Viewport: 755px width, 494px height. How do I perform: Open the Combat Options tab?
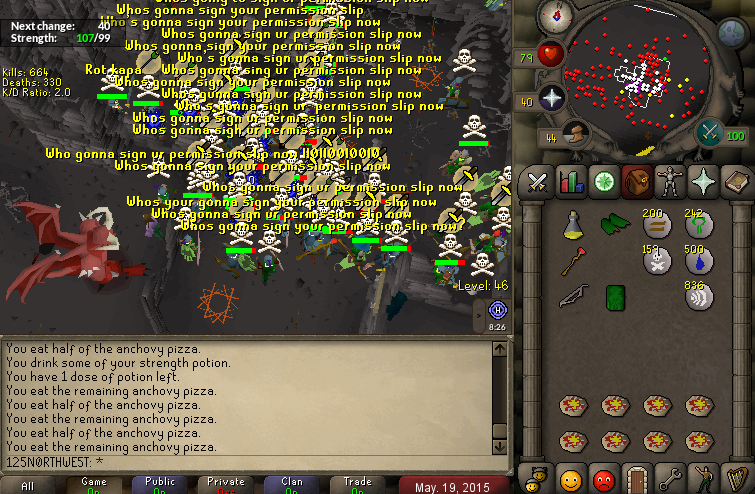[x=538, y=181]
